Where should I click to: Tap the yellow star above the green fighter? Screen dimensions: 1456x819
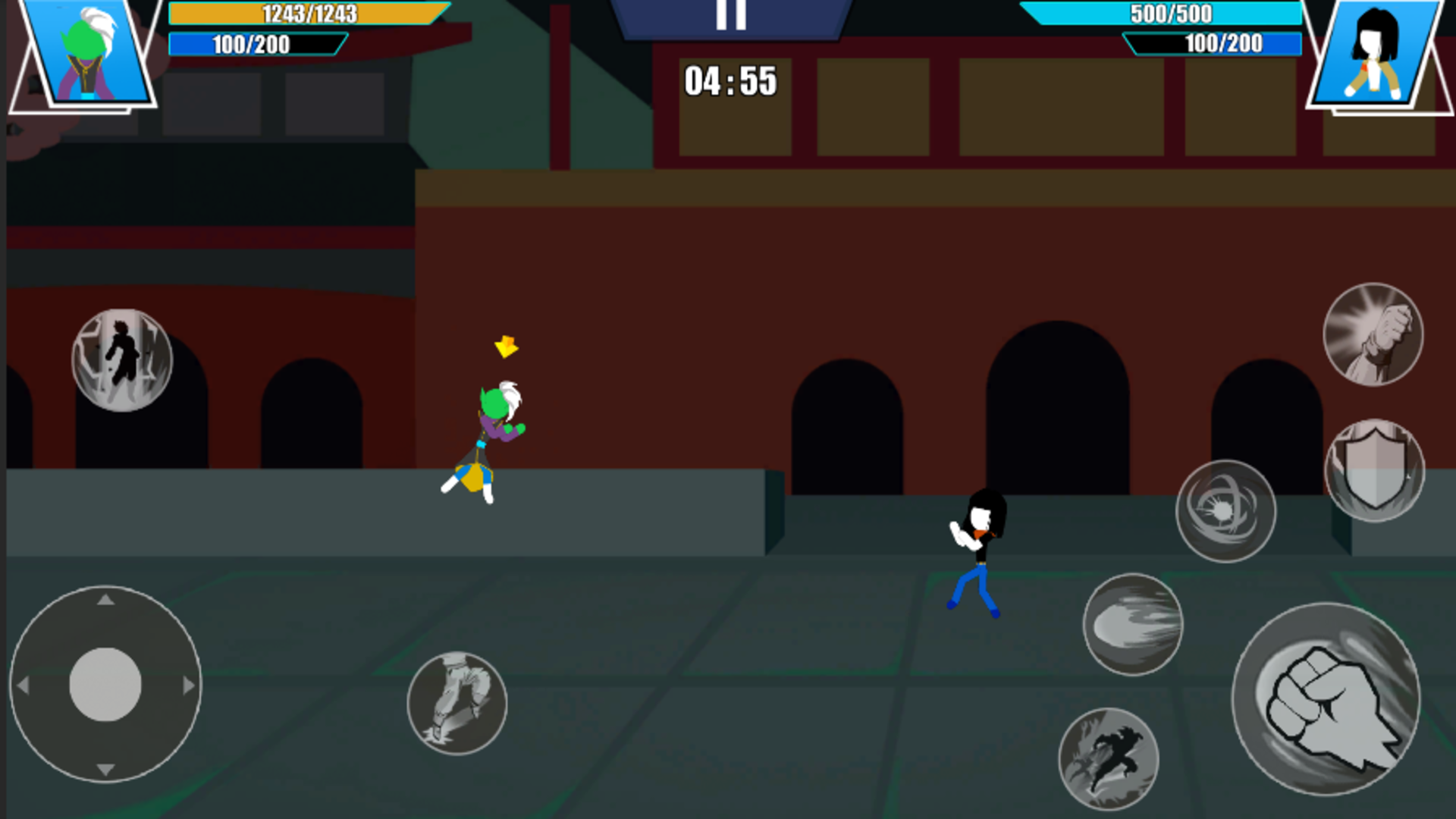tap(506, 348)
